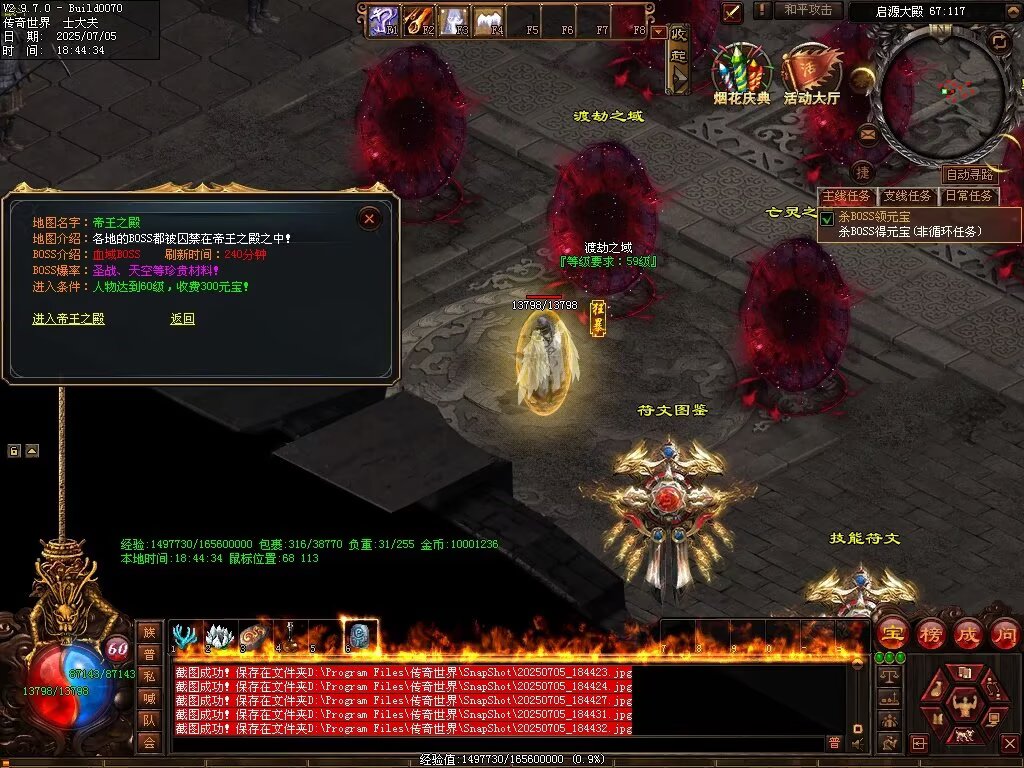Switch to the 支线任务 tab
This screenshot has width=1024, height=768.
(908, 196)
